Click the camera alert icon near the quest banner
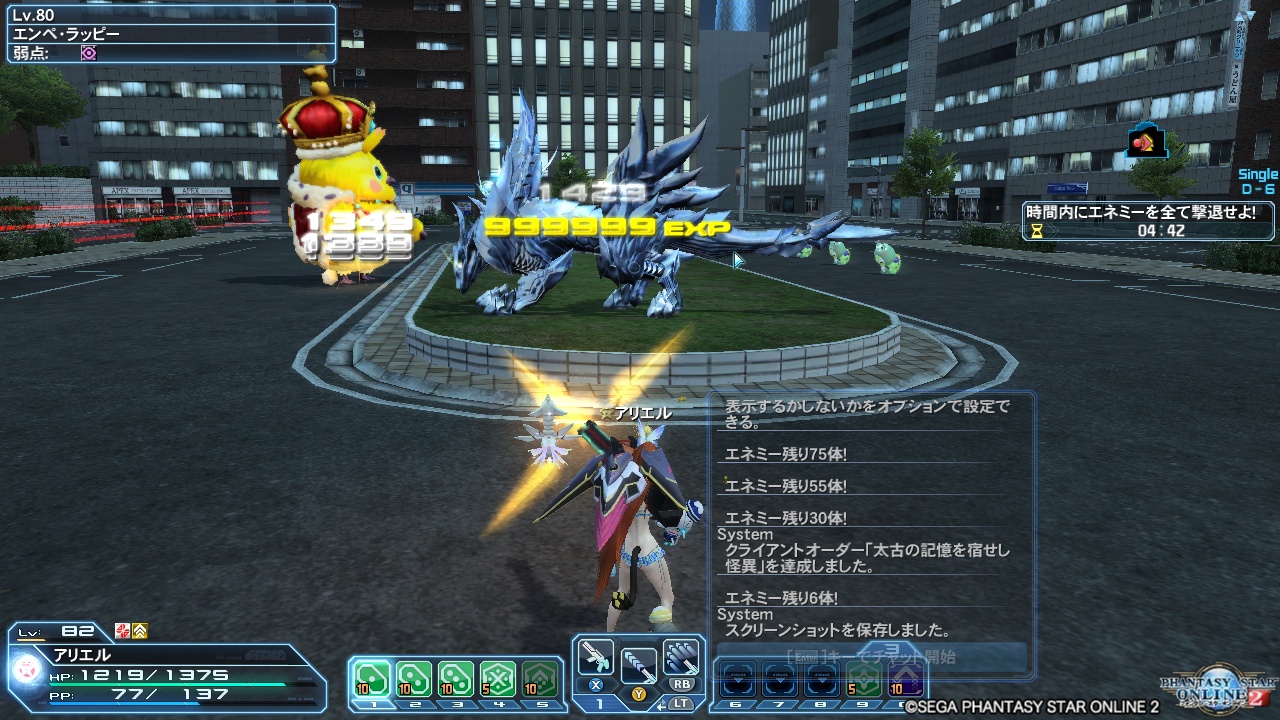The width and height of the screenshot is (1280, 720). pos(1146,140)
